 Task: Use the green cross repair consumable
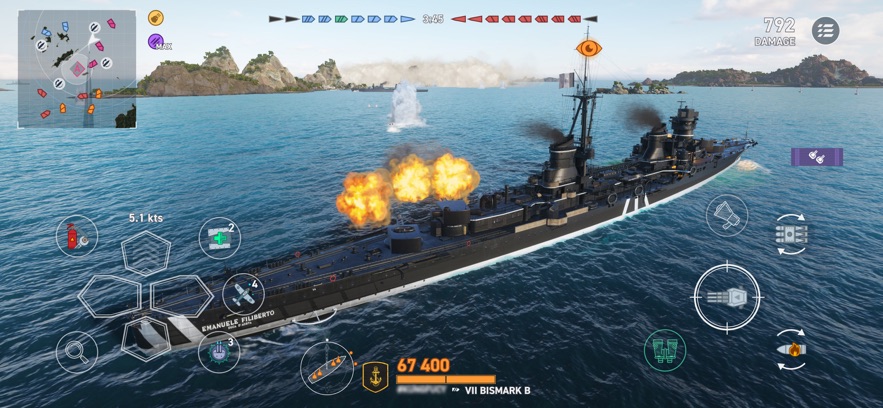click(x=220, y=238)
